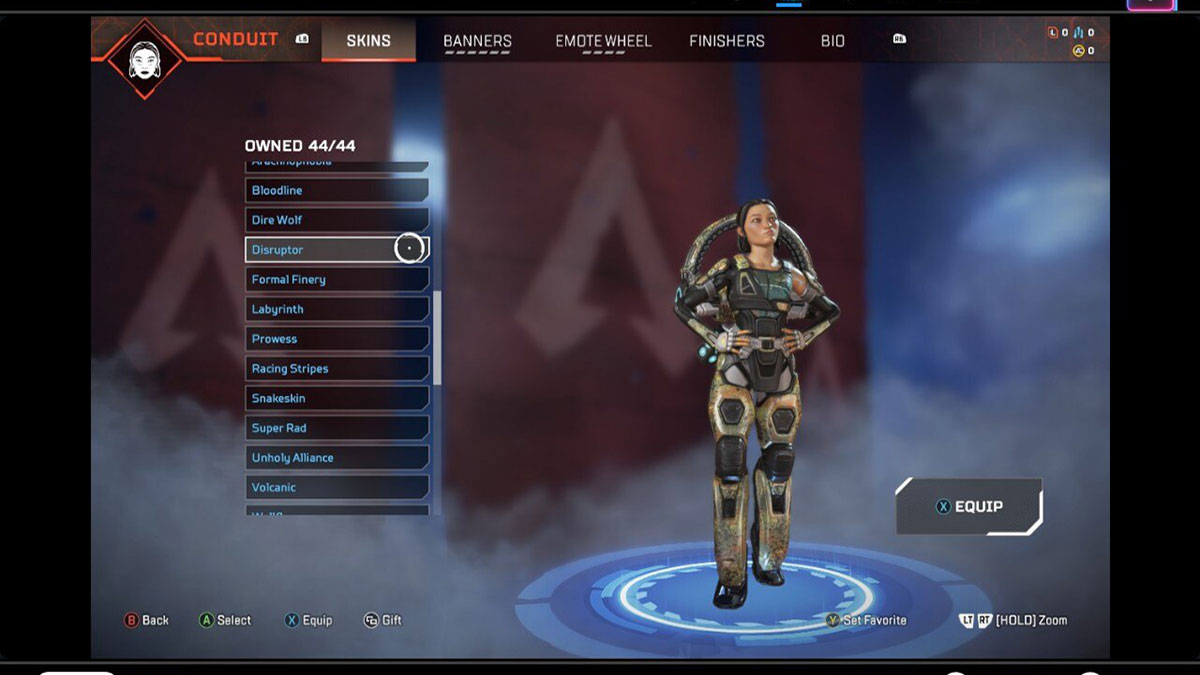The image size is (1200, 675).
Task: Pick the Snakeskin skin
Action: click(x=336, y=398)
